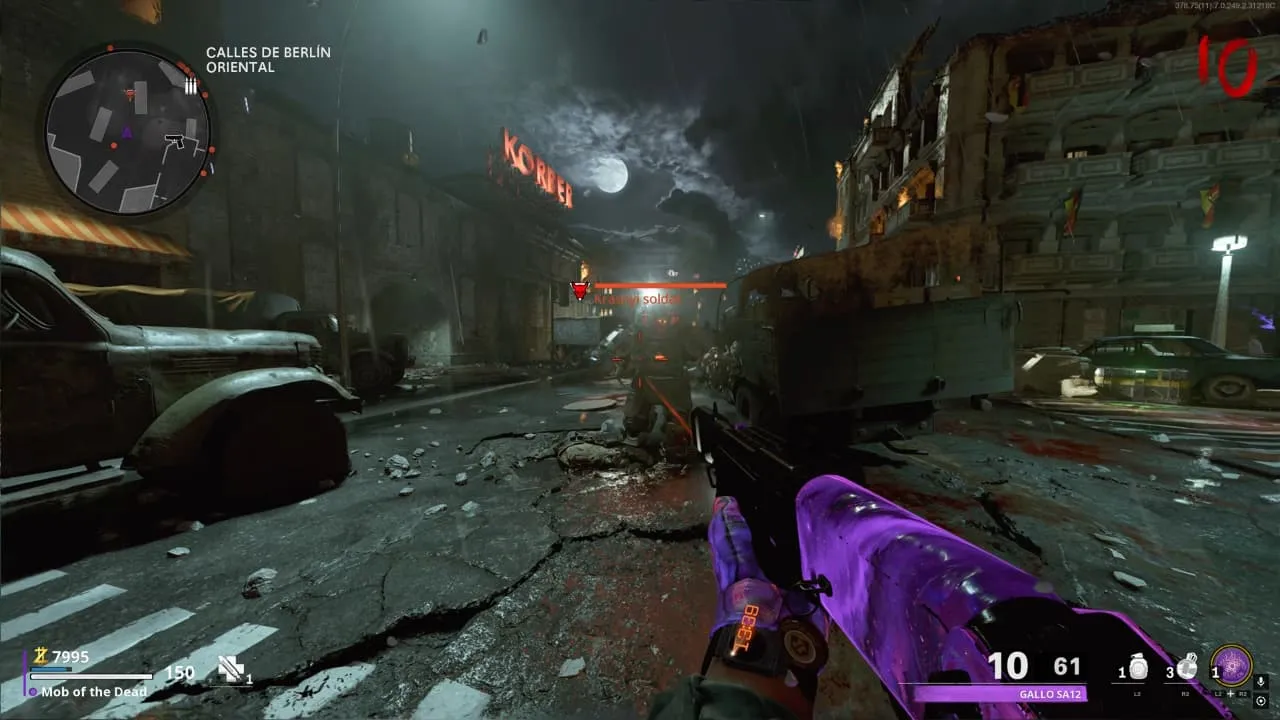Click the circular minimap
This screenshot has width=1280, height=720.
[127, 131]
